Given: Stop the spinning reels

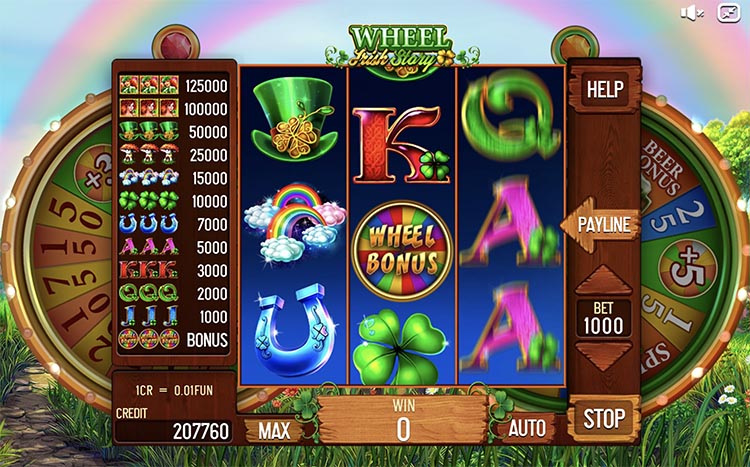Looking at the screenshot, I should coord(604,417).
